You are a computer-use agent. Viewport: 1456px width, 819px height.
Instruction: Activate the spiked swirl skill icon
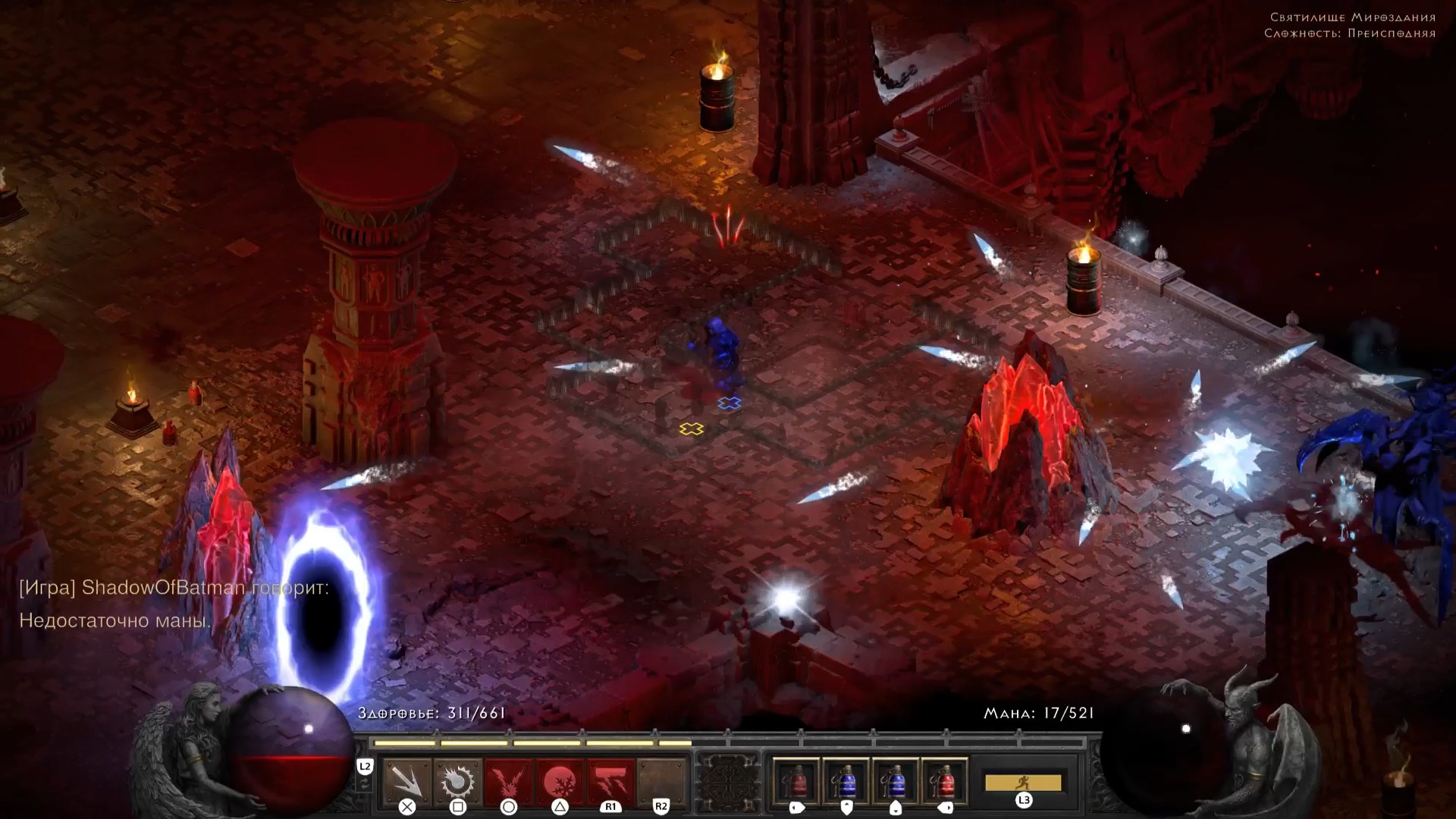click(458, 781)
